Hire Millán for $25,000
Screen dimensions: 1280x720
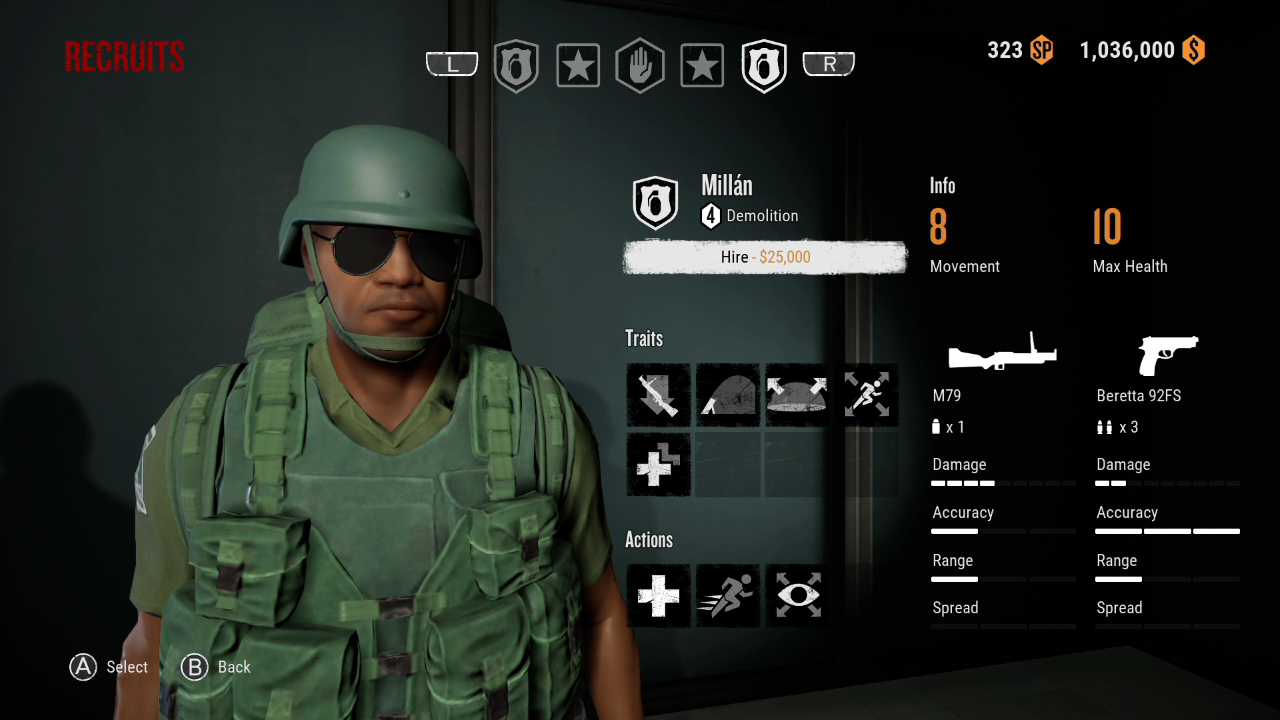tap(764, 257)
